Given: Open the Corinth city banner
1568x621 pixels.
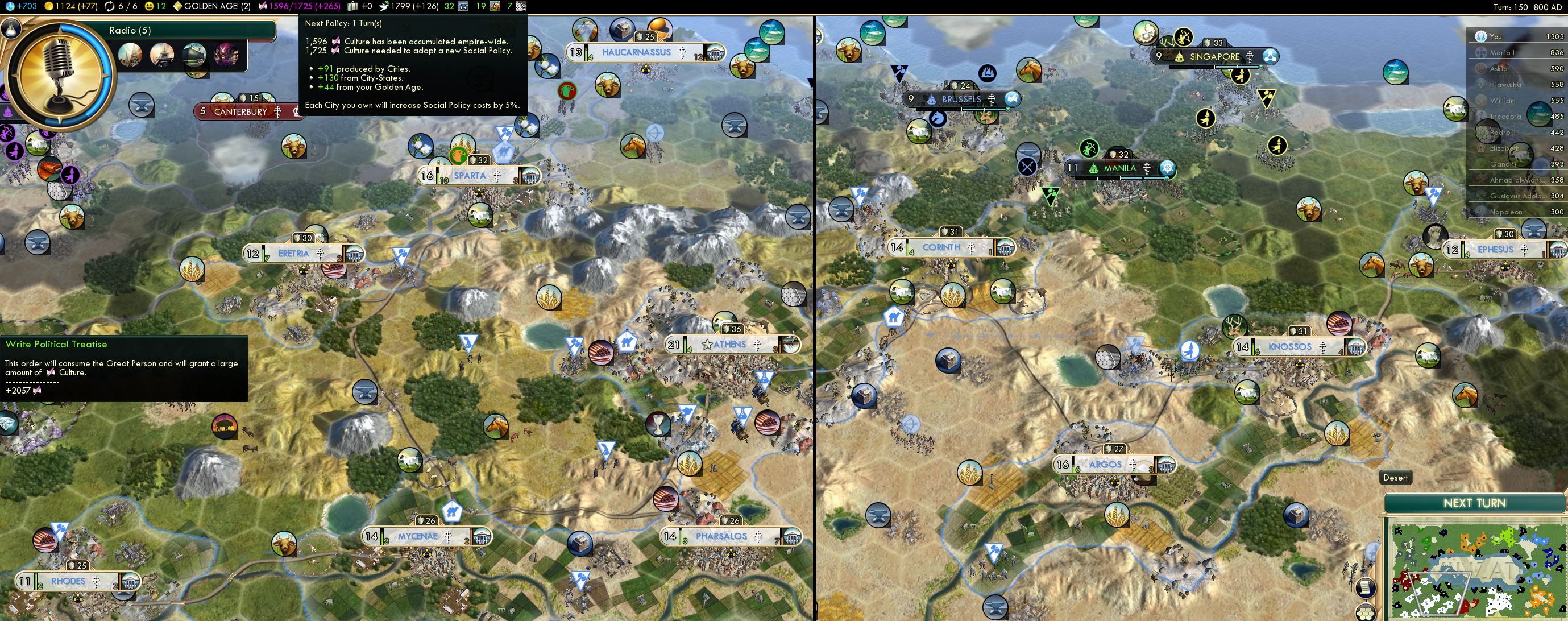Looking at the screenshot, I should 941,248.
